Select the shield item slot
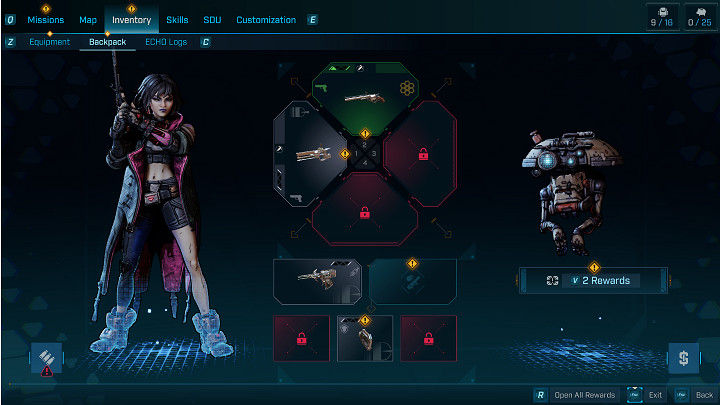 pyautogui.click(x=364, y=338)
